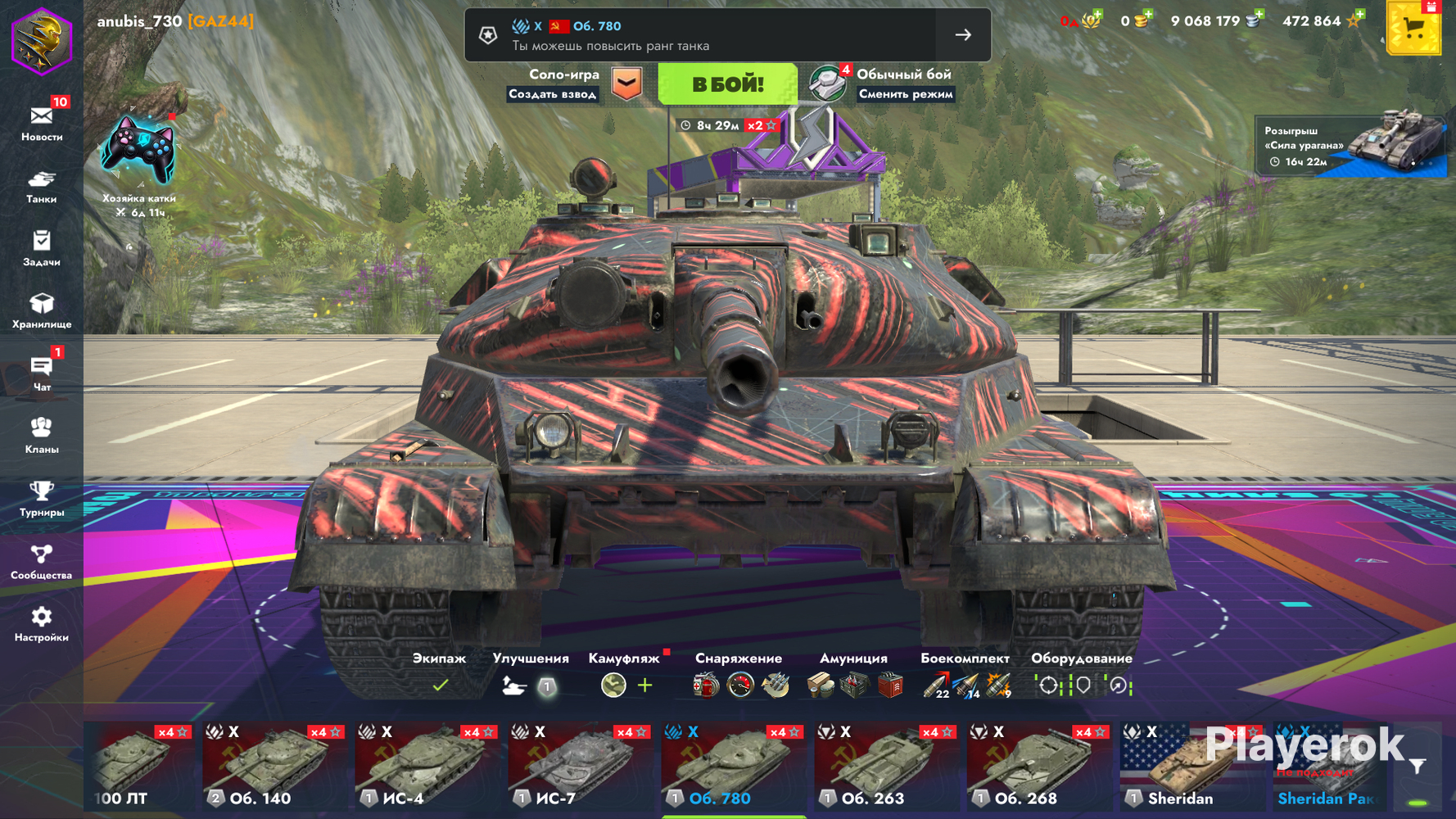Open the Новости news menu
Viewport: 1456px width, 819px height.
42,123
